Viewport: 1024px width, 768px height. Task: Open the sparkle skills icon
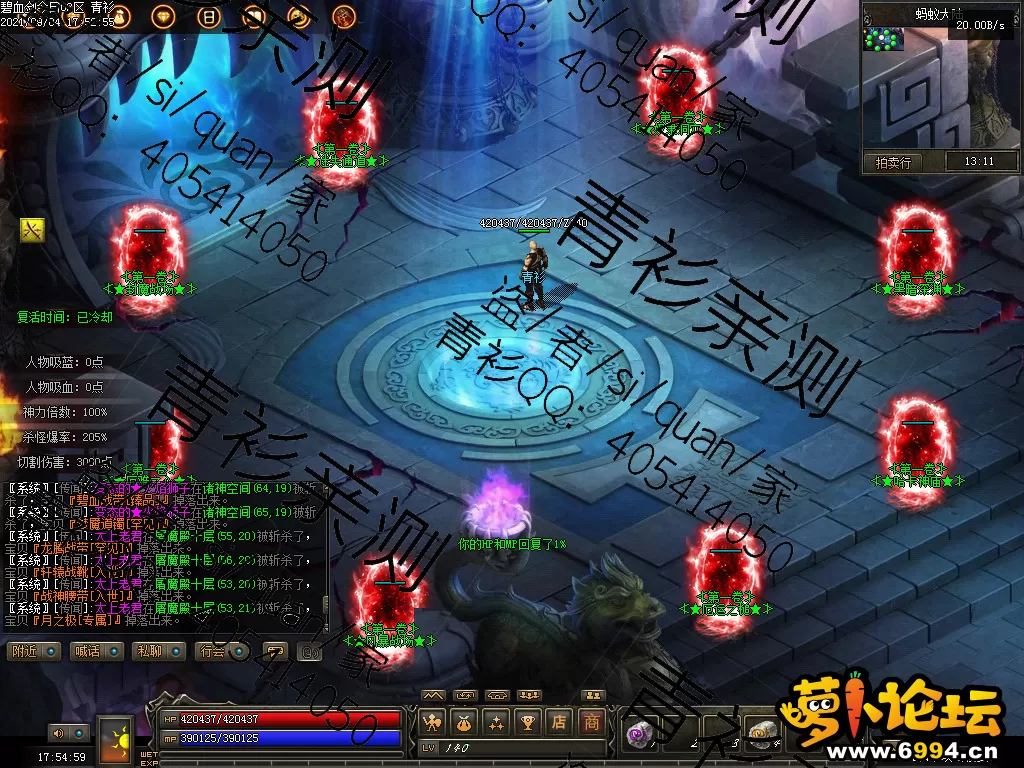[496, 720]
